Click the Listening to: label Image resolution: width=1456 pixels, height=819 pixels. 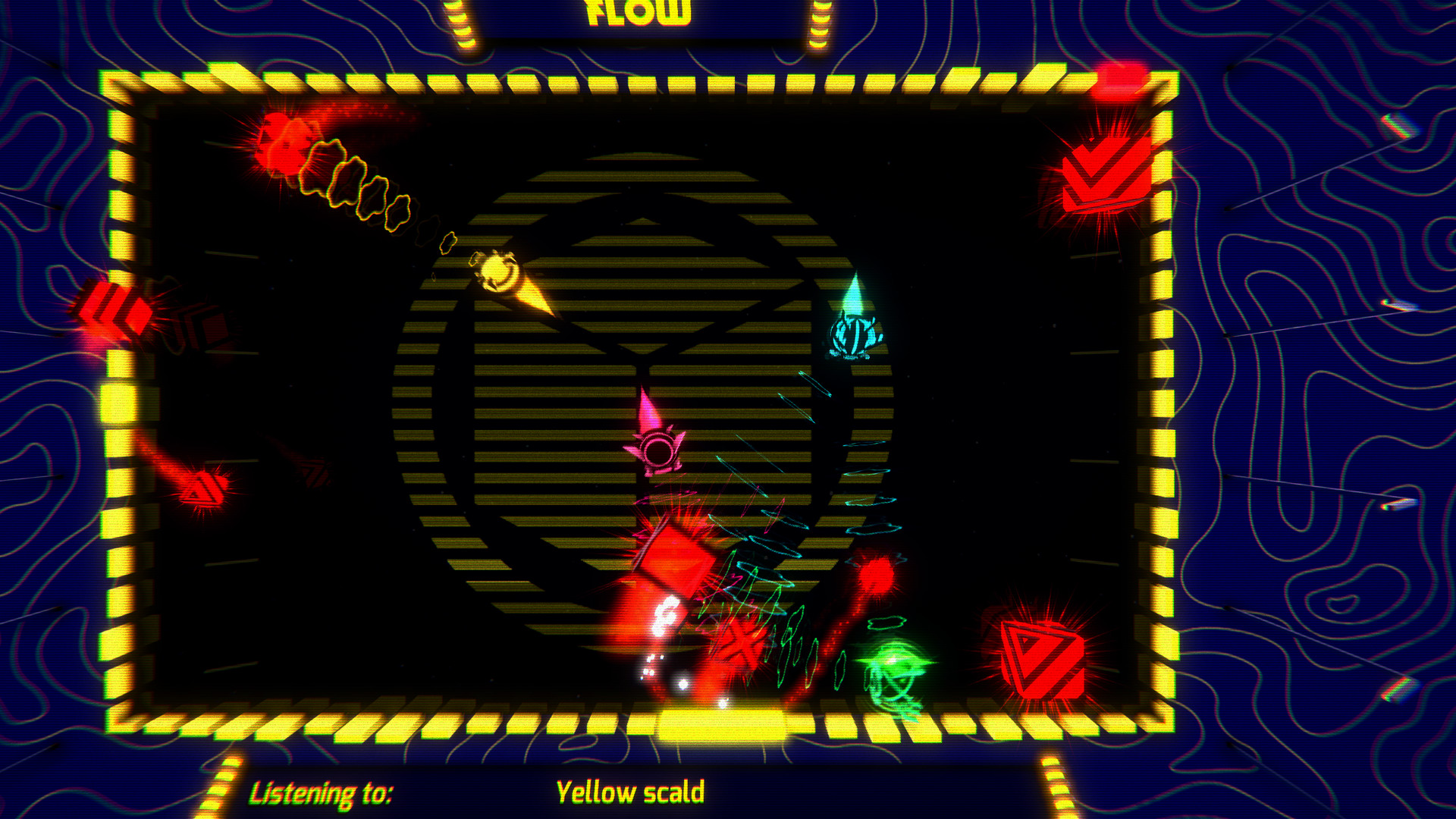[322, 792]
